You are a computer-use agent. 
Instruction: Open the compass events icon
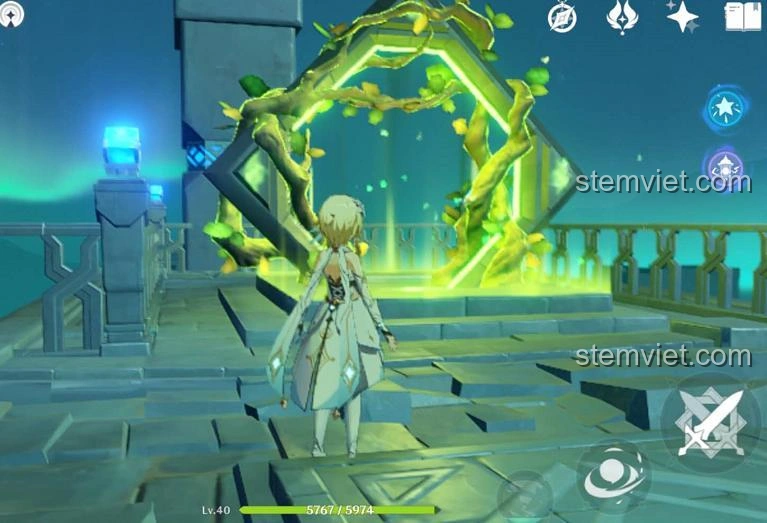click(562, 17)
